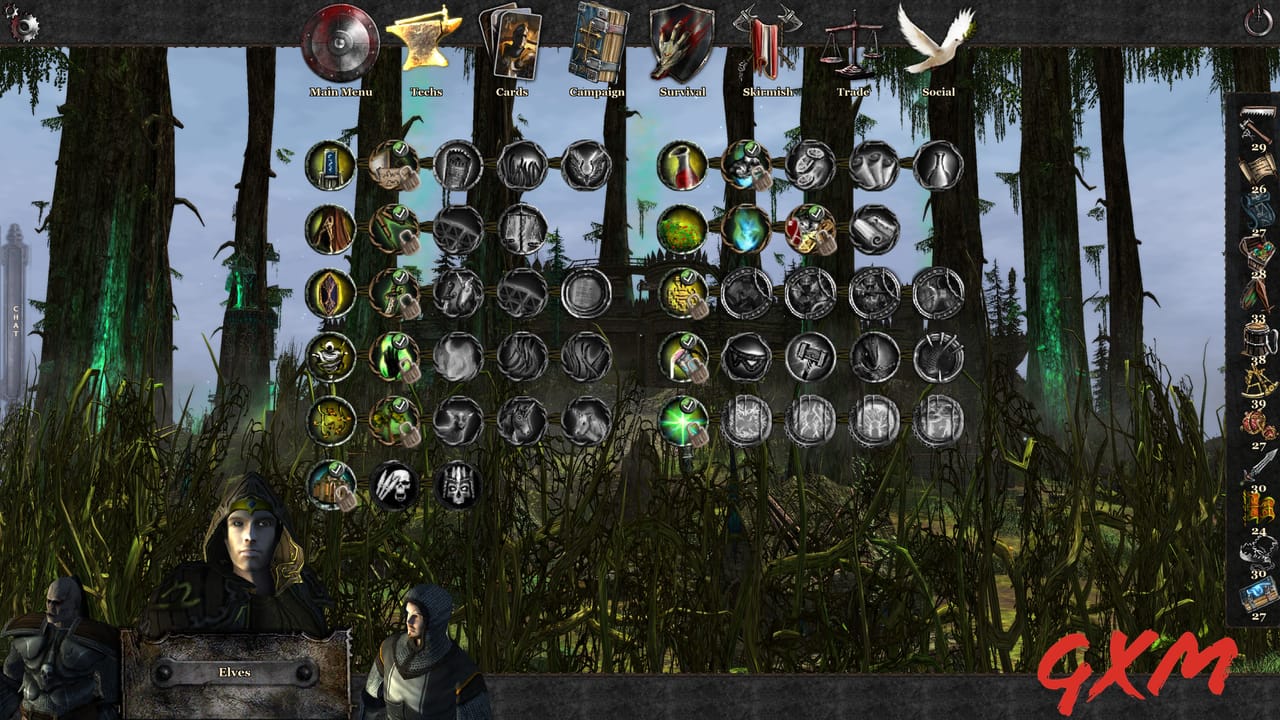
Task: Click the sword resource icon showing 30
Action: click(x=1256, y=465)
